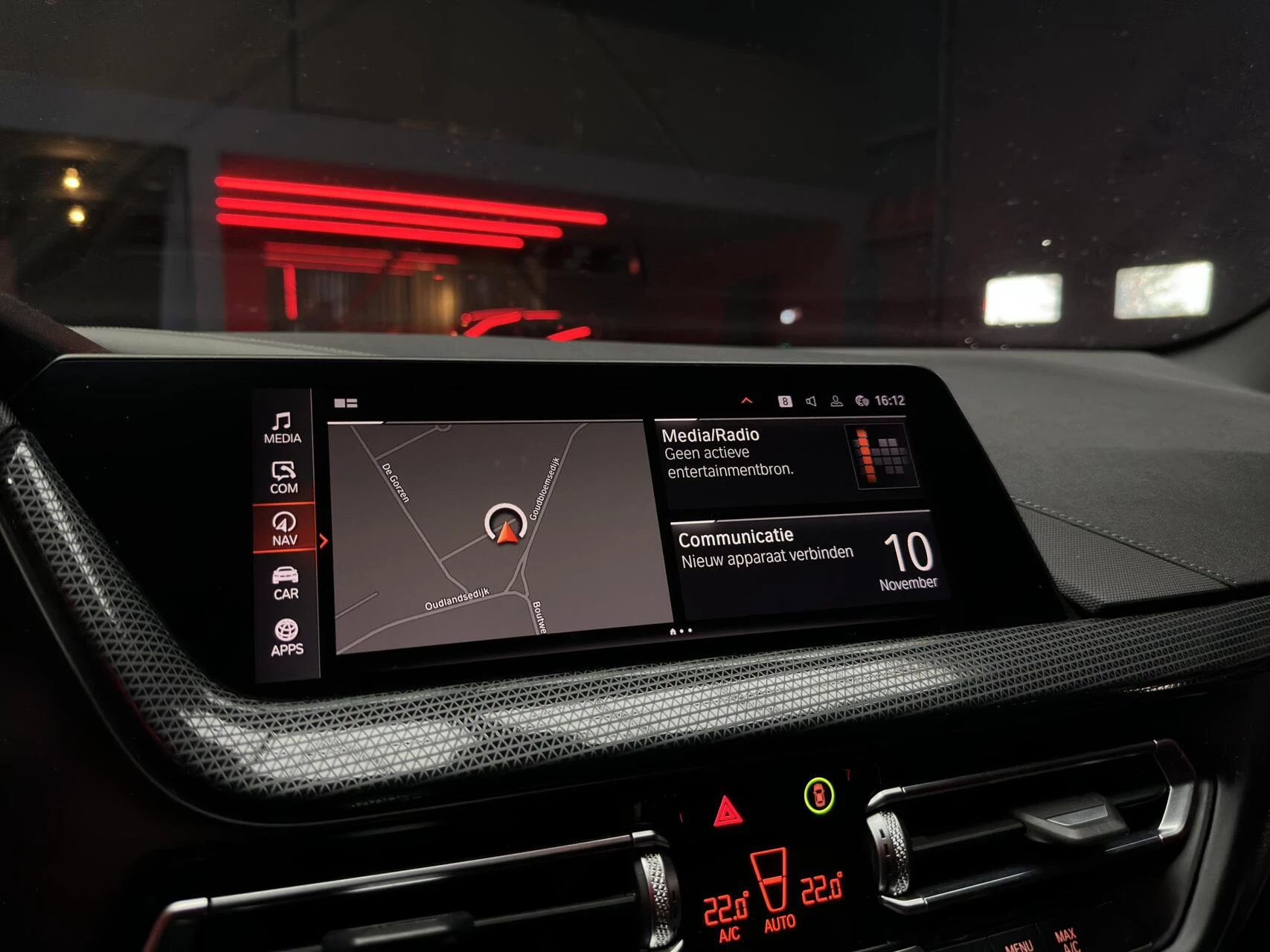Collapse the status bar with the red up chevron
Screen dimensions: 1270x952
[748, 399]
